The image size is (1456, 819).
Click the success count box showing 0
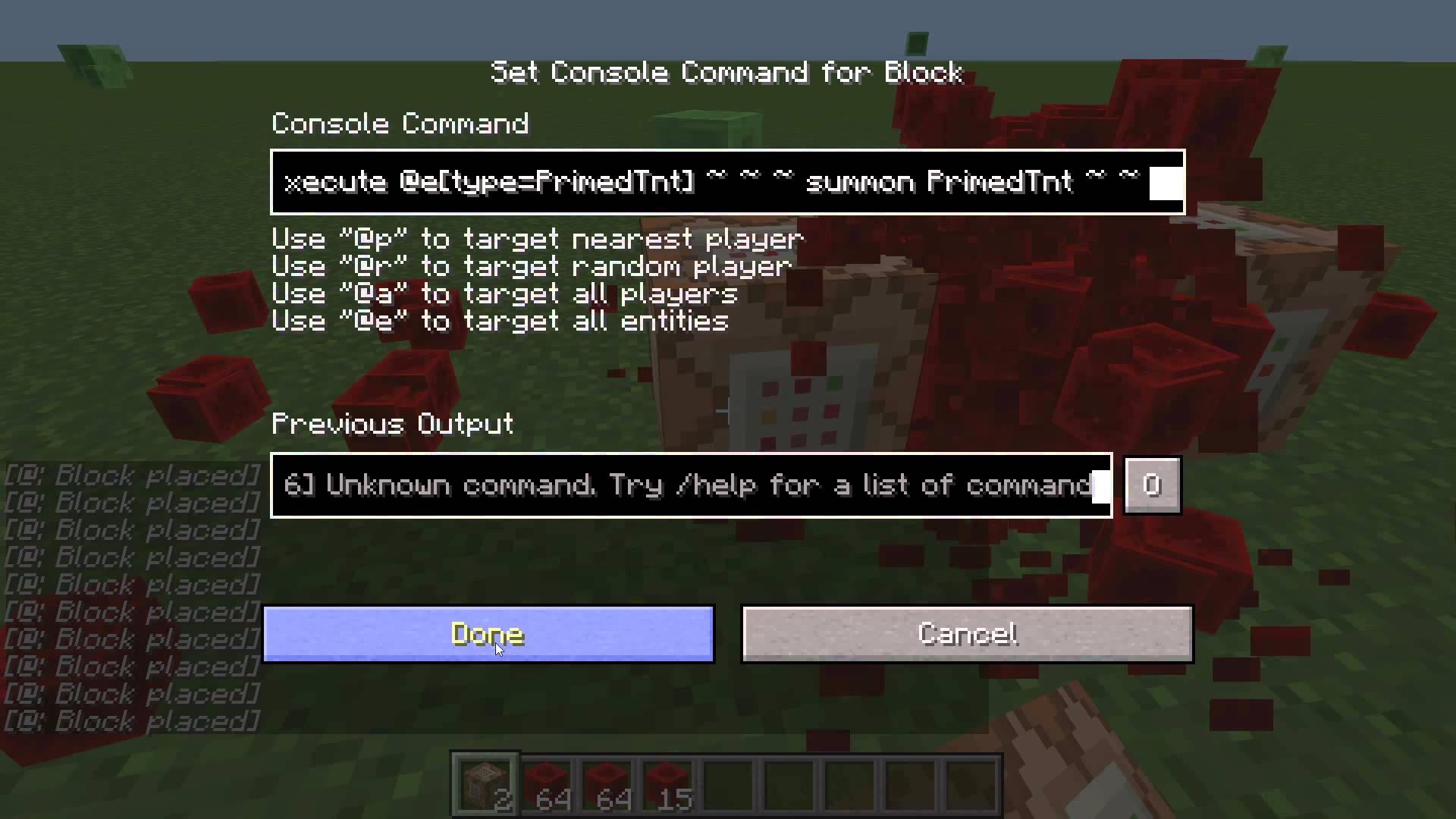tap(1152, 485)
